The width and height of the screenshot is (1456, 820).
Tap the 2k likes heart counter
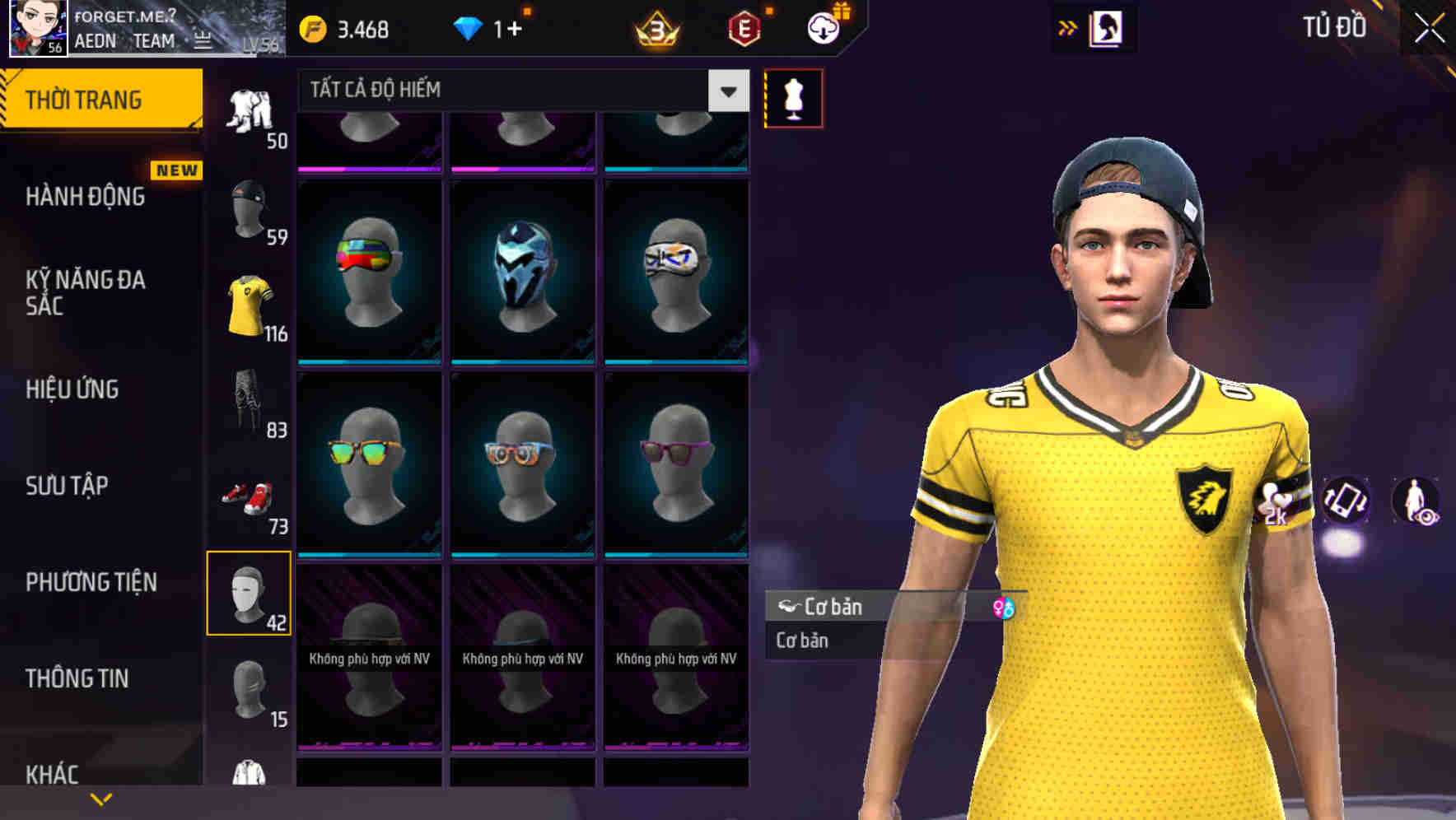pos(1275,504)
